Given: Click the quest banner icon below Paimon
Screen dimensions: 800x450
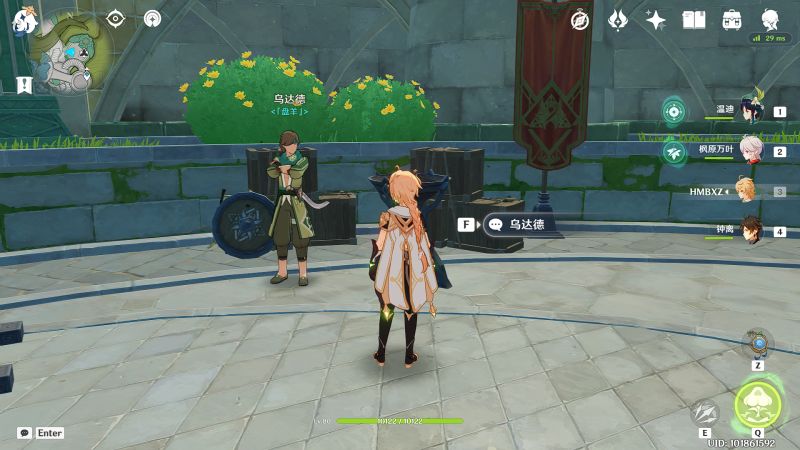Looking at the screenshot, I should (x=24, y=85).
